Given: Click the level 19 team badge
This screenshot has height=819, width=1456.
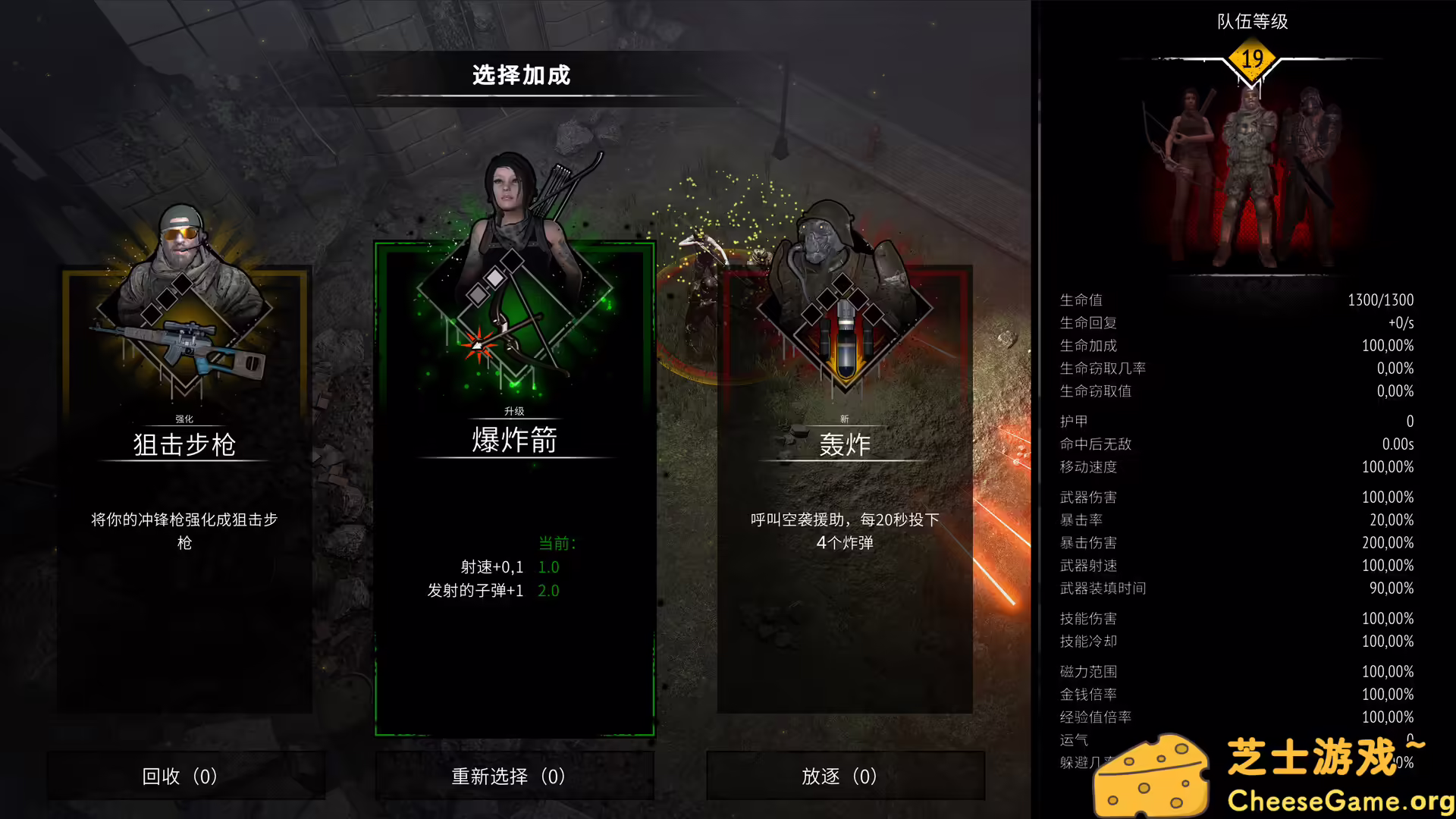Looking at the screenshot, I should pos(1251,59).
